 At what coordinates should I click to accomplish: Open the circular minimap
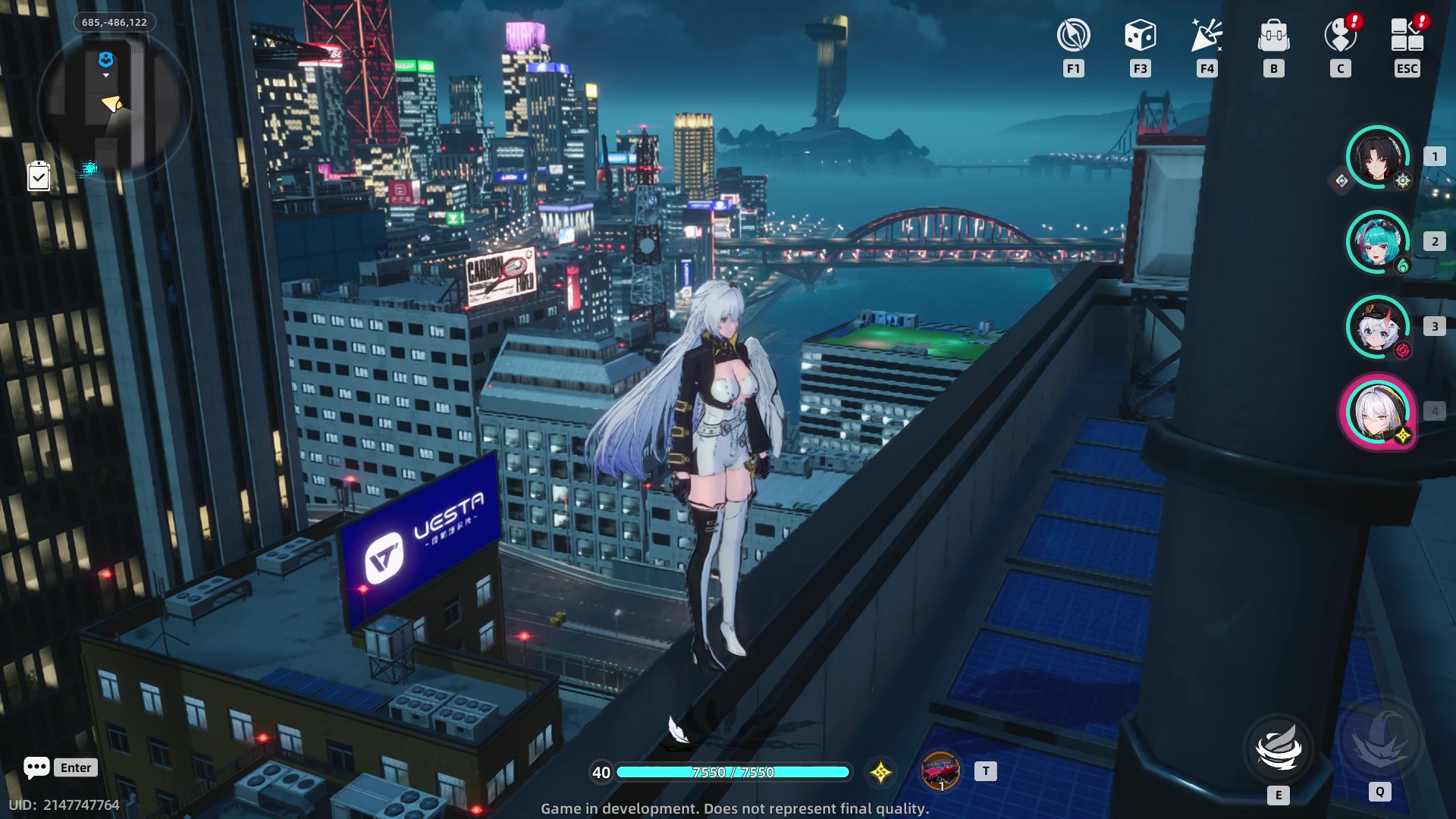(114, 102)
